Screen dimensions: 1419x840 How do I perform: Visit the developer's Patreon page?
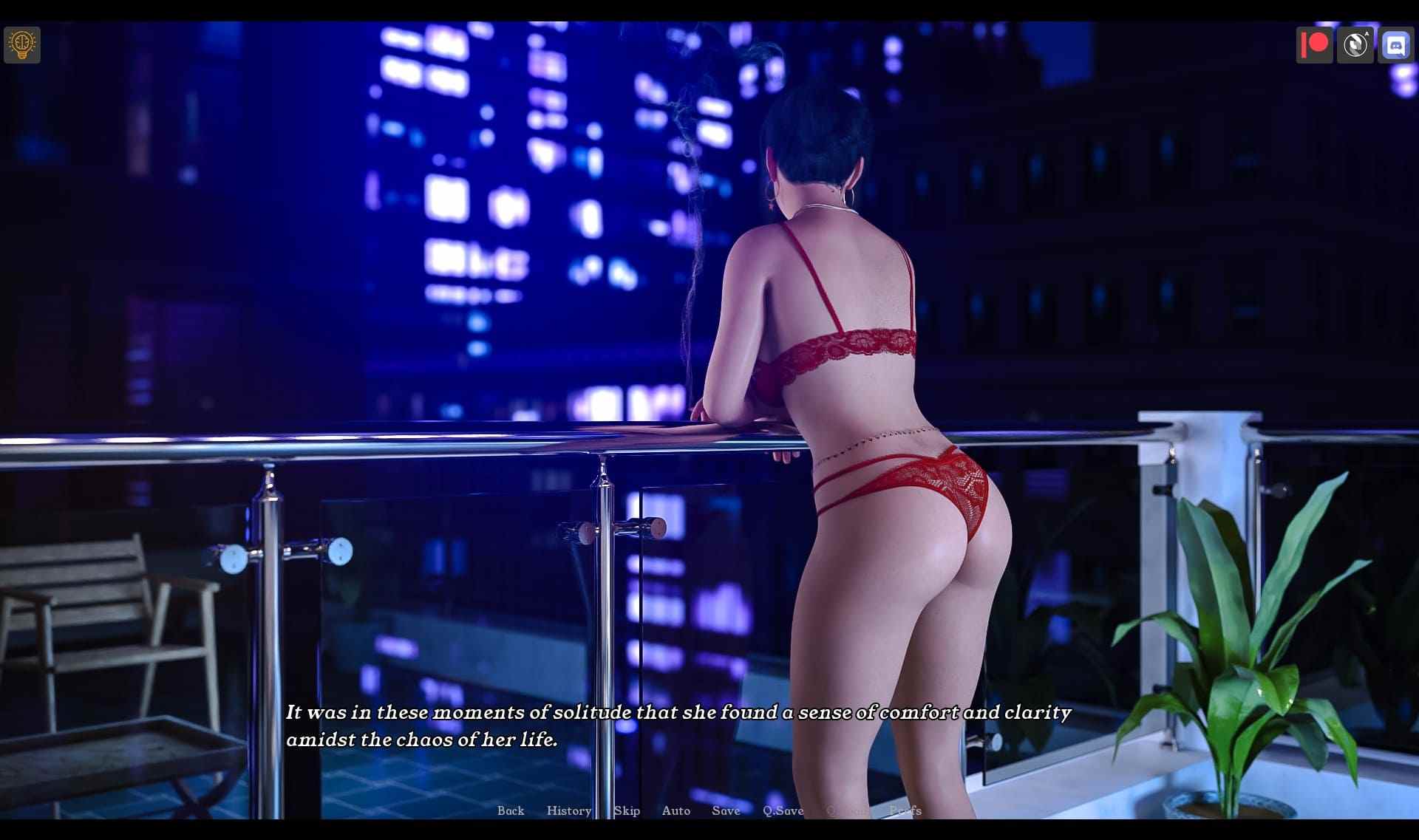1315,44
